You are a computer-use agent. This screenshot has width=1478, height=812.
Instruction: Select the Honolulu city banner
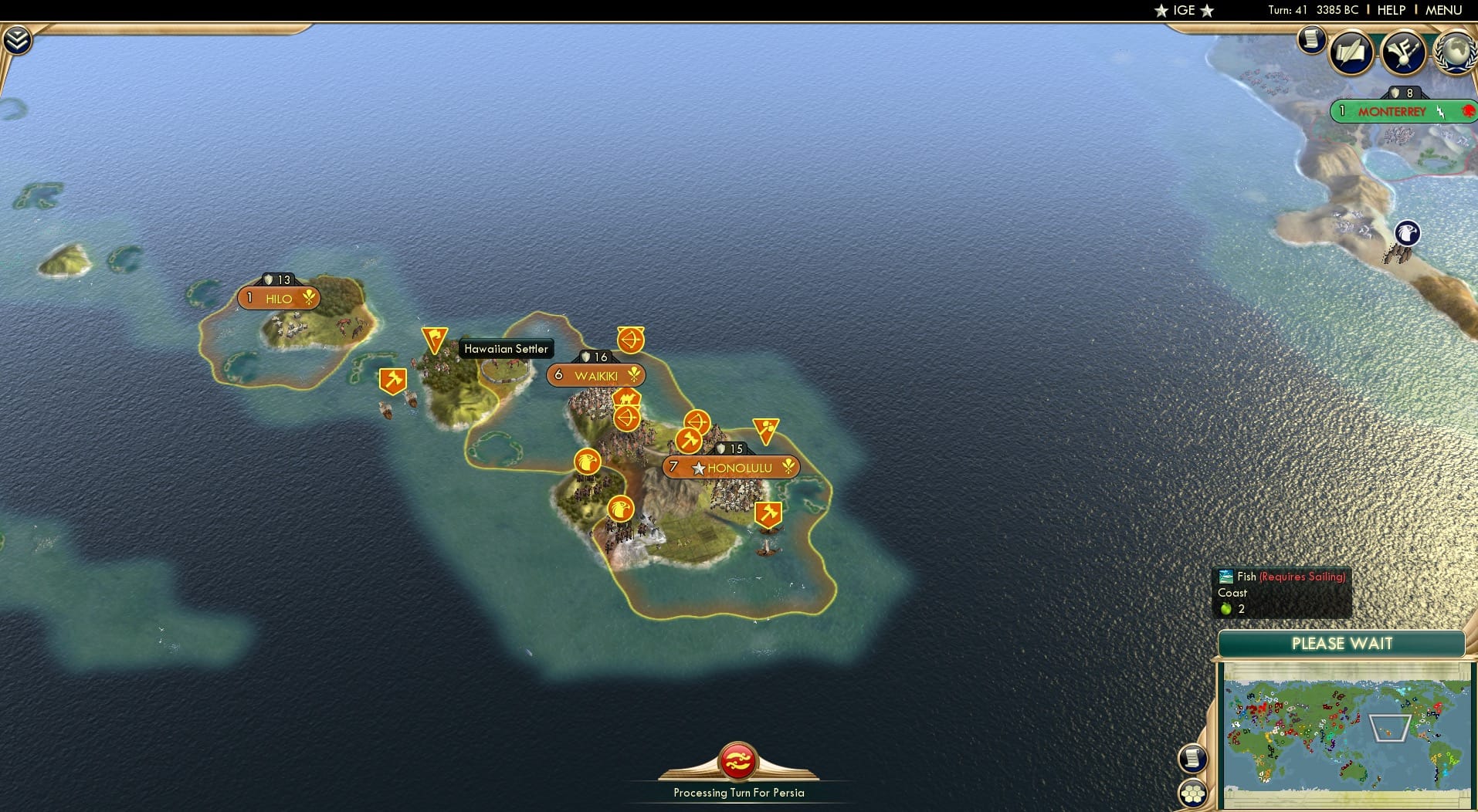[x=731, y=467]
